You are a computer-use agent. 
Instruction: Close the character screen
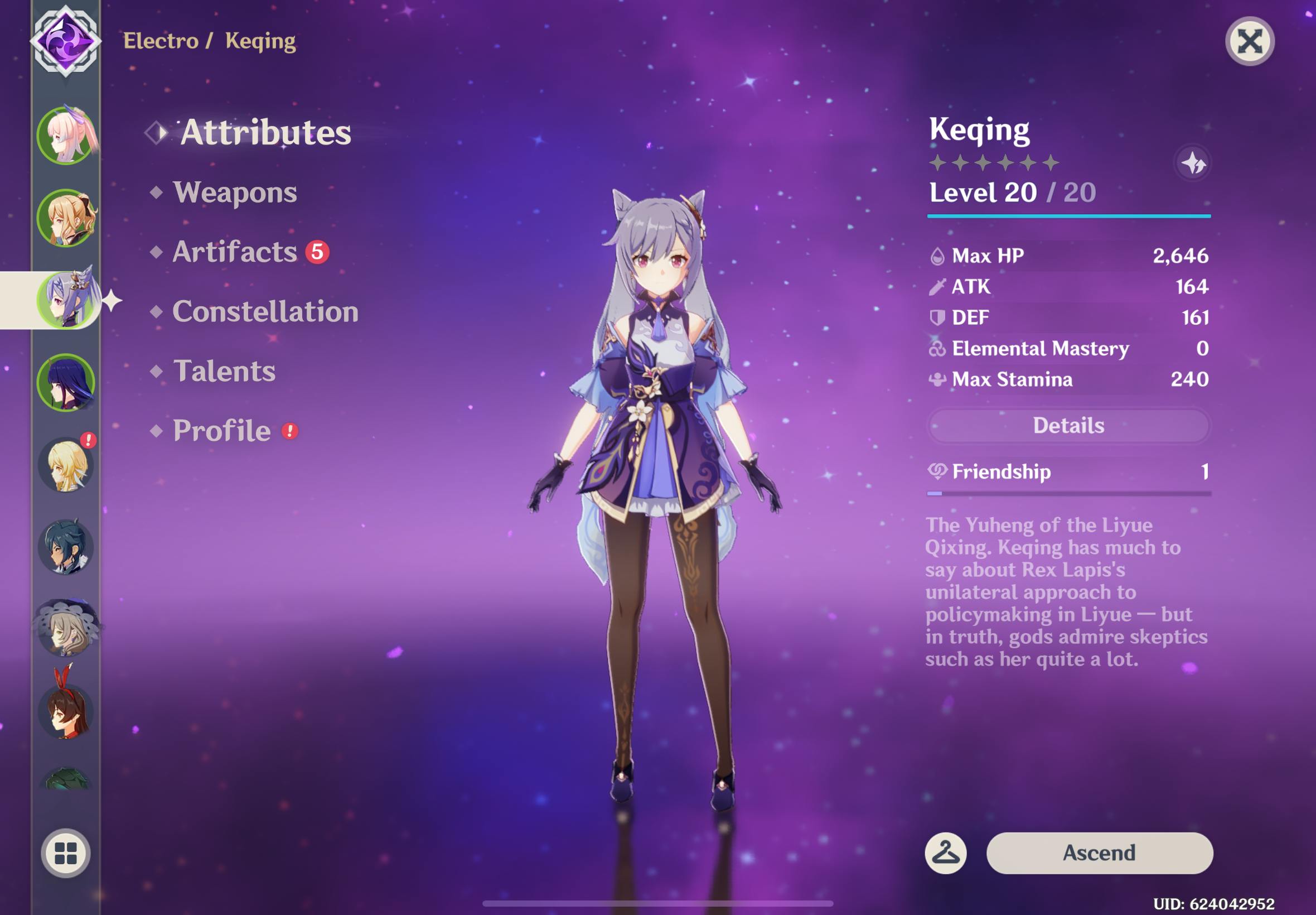[1249, 41]
